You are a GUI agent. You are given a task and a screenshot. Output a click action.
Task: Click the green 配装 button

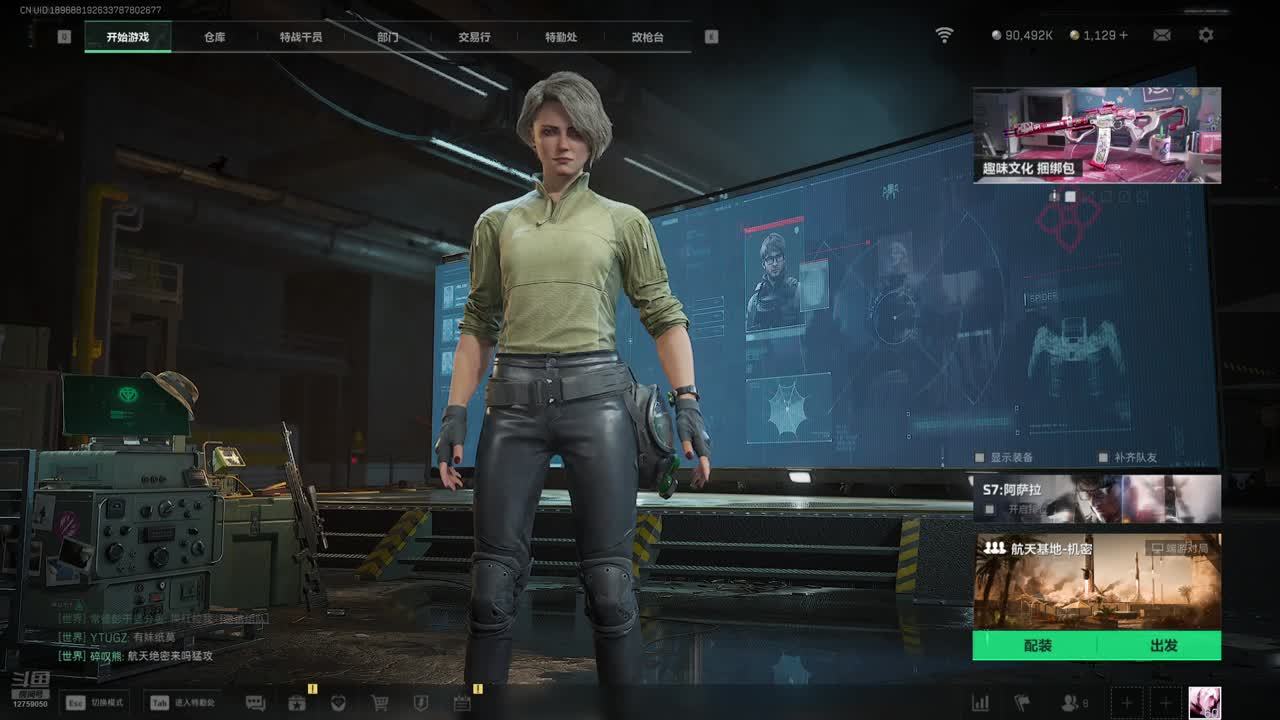click(x=1037, y=646)
